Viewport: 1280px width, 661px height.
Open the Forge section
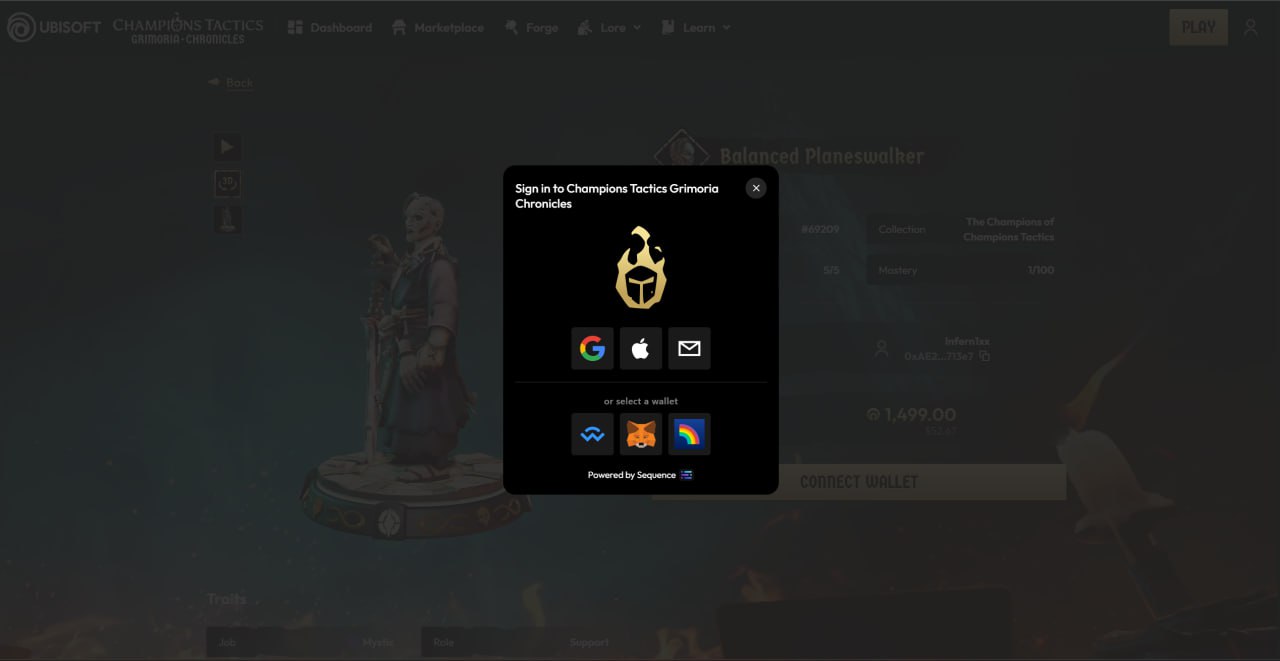pyautogui.click(x=532, y=28)
